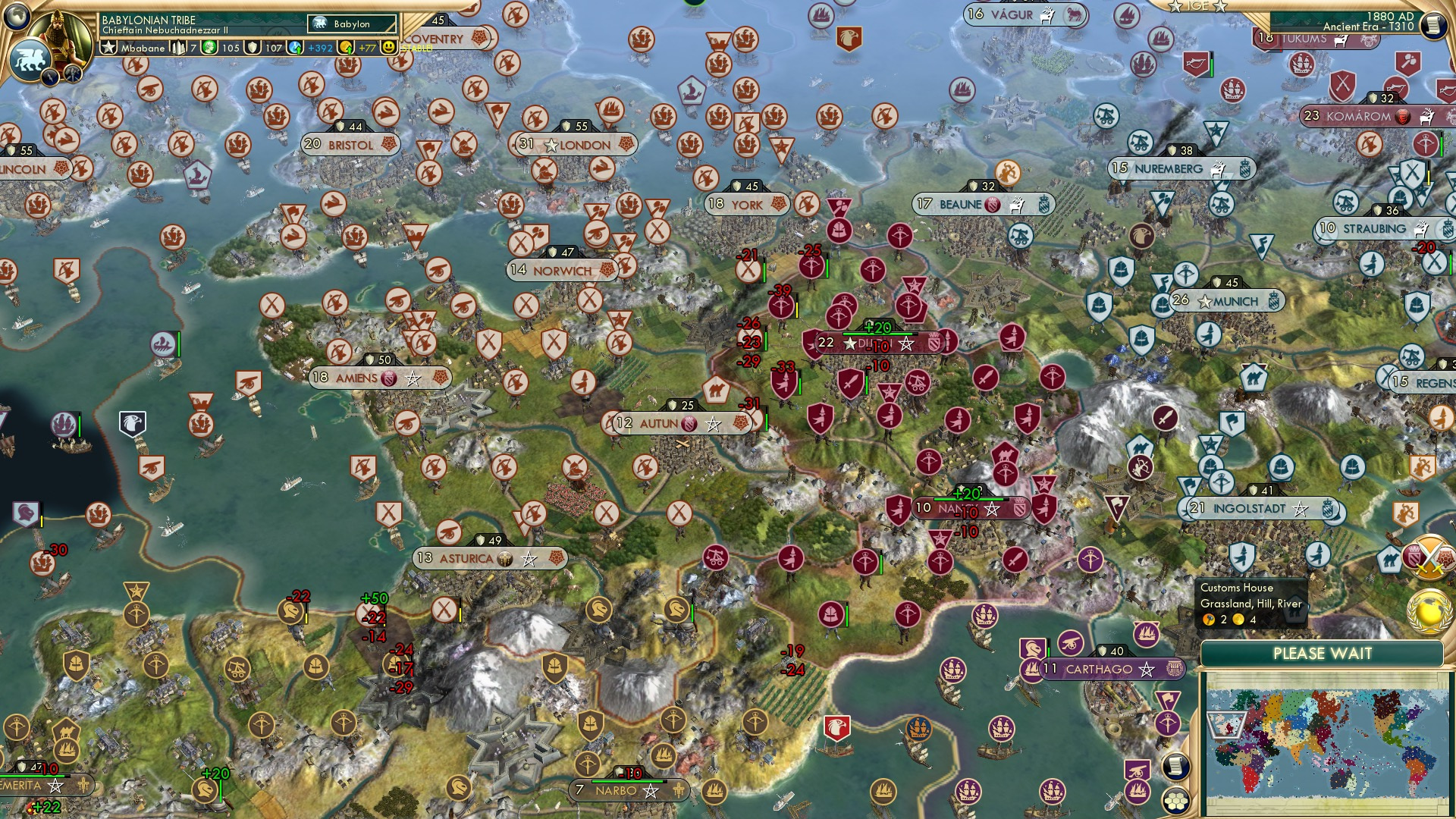Click the crossed swords war notification icon
The width and height of the screenshot is (1456, 819).
1429,555
